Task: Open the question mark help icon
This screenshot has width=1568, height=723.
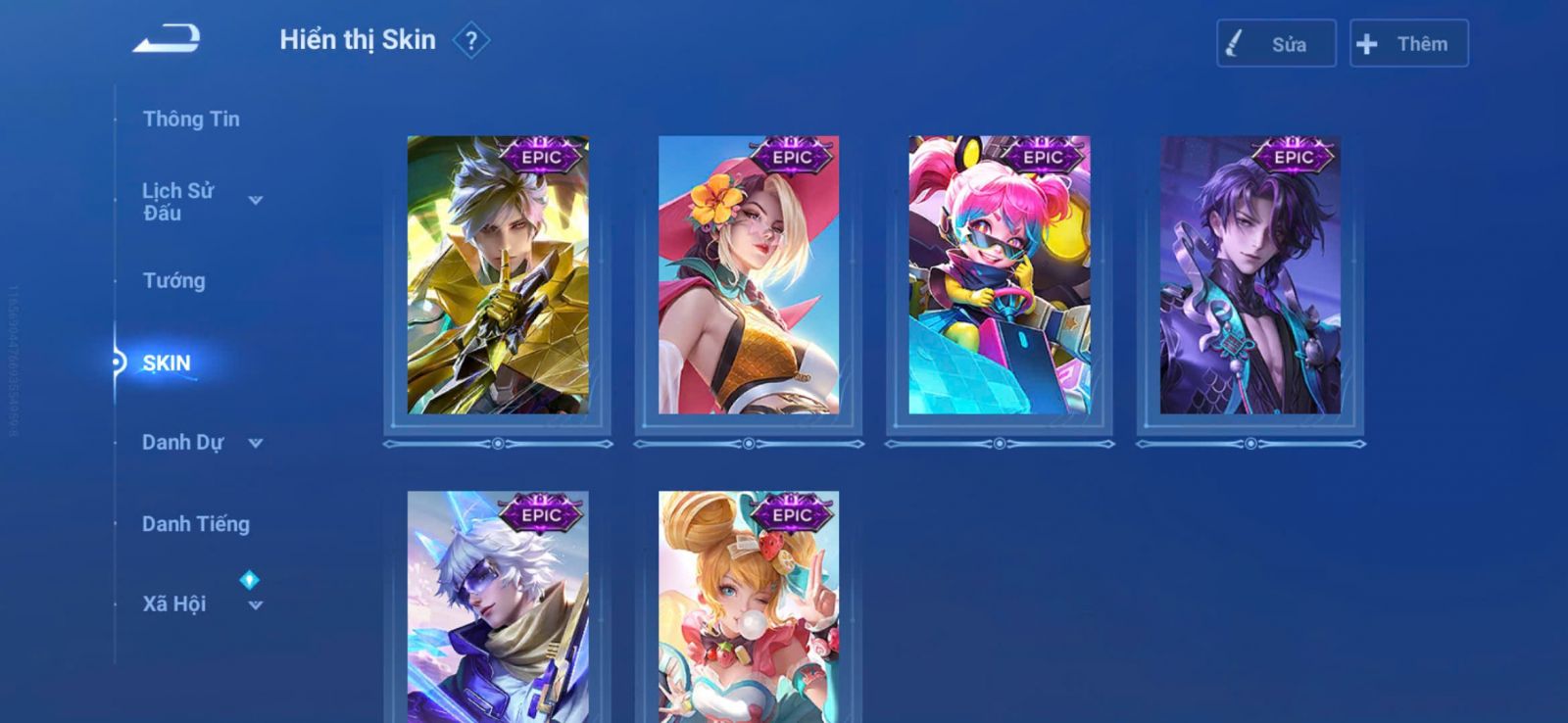Action: [471, 41]
